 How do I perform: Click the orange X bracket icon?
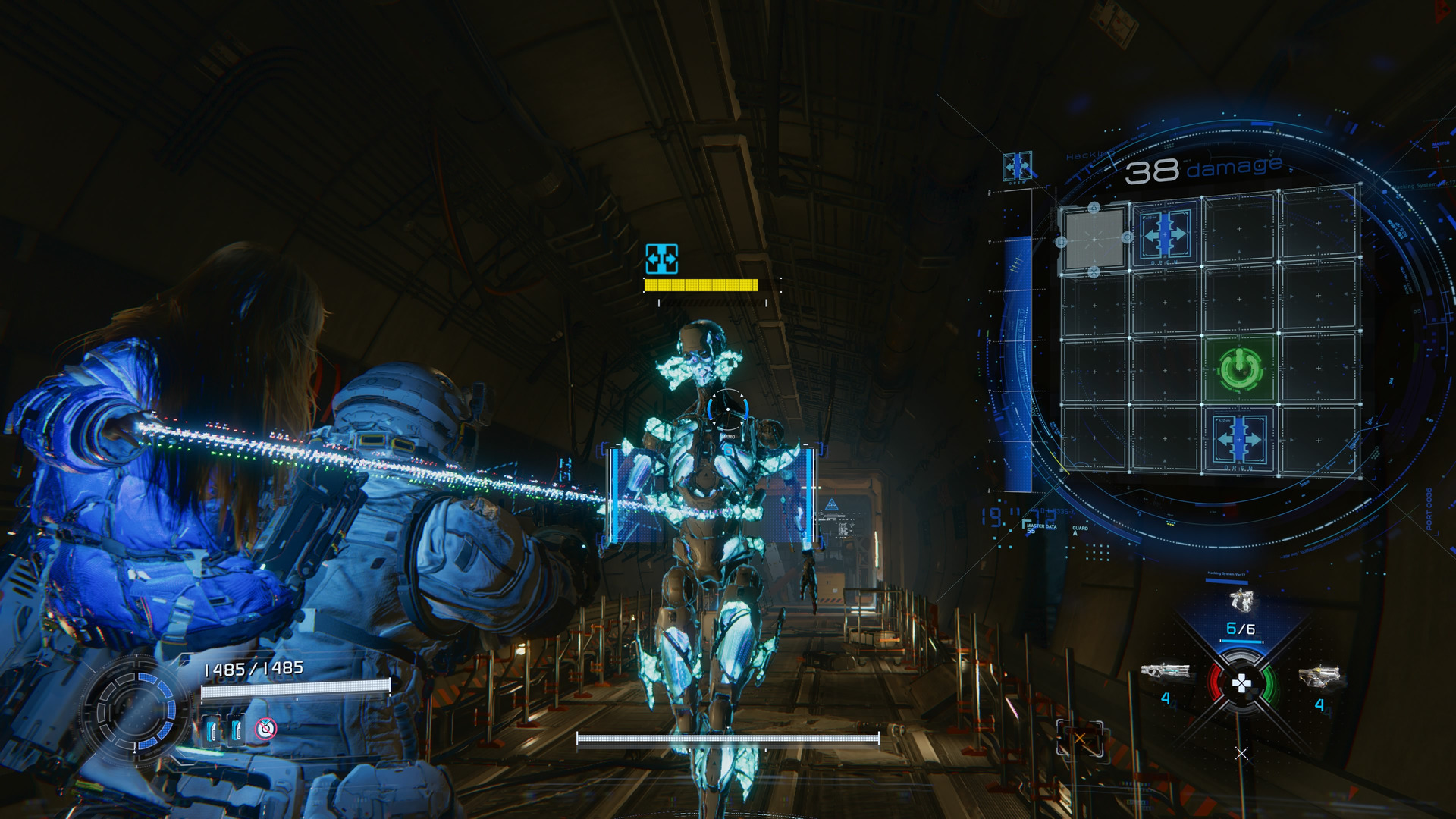1079,738
